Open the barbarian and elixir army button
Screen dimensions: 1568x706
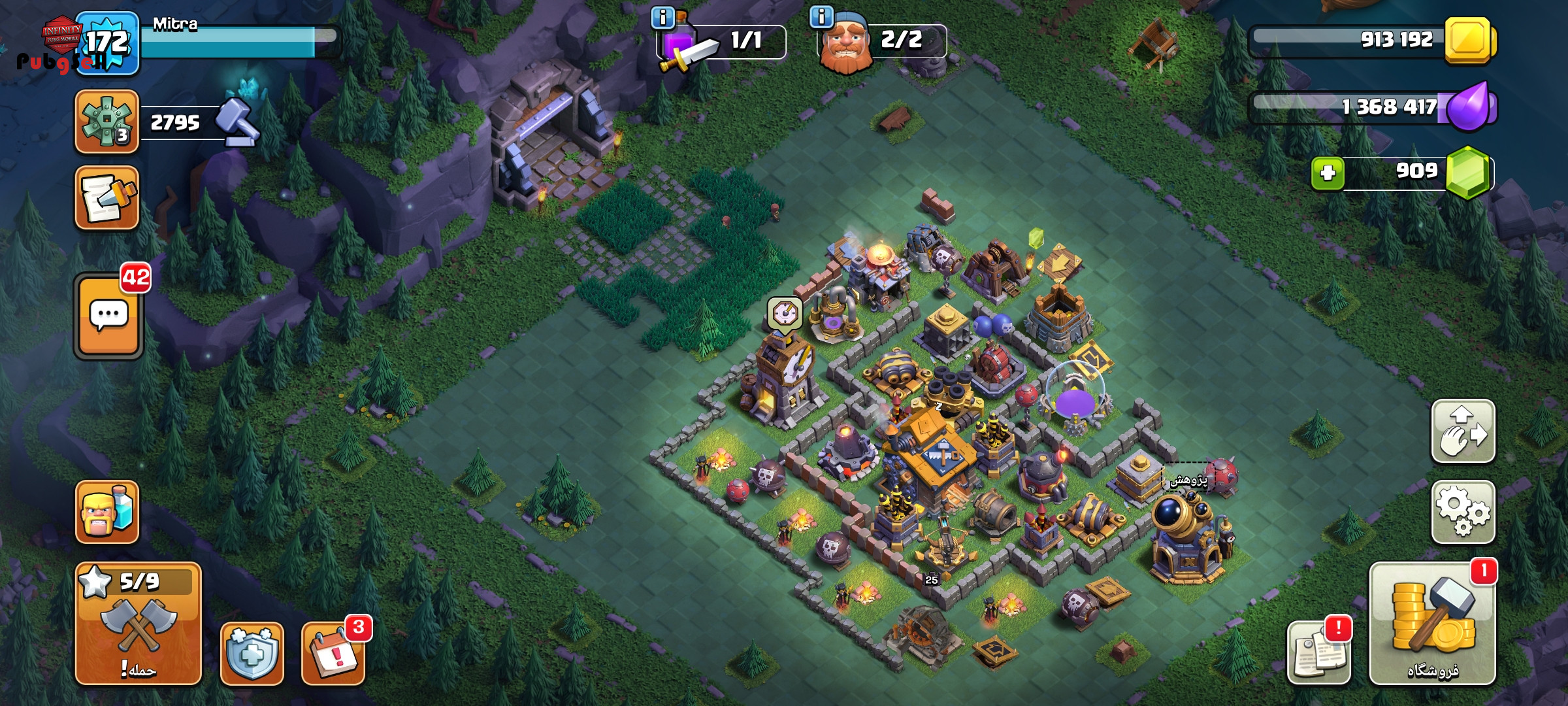pyautogui.click(x=107, y=512)
